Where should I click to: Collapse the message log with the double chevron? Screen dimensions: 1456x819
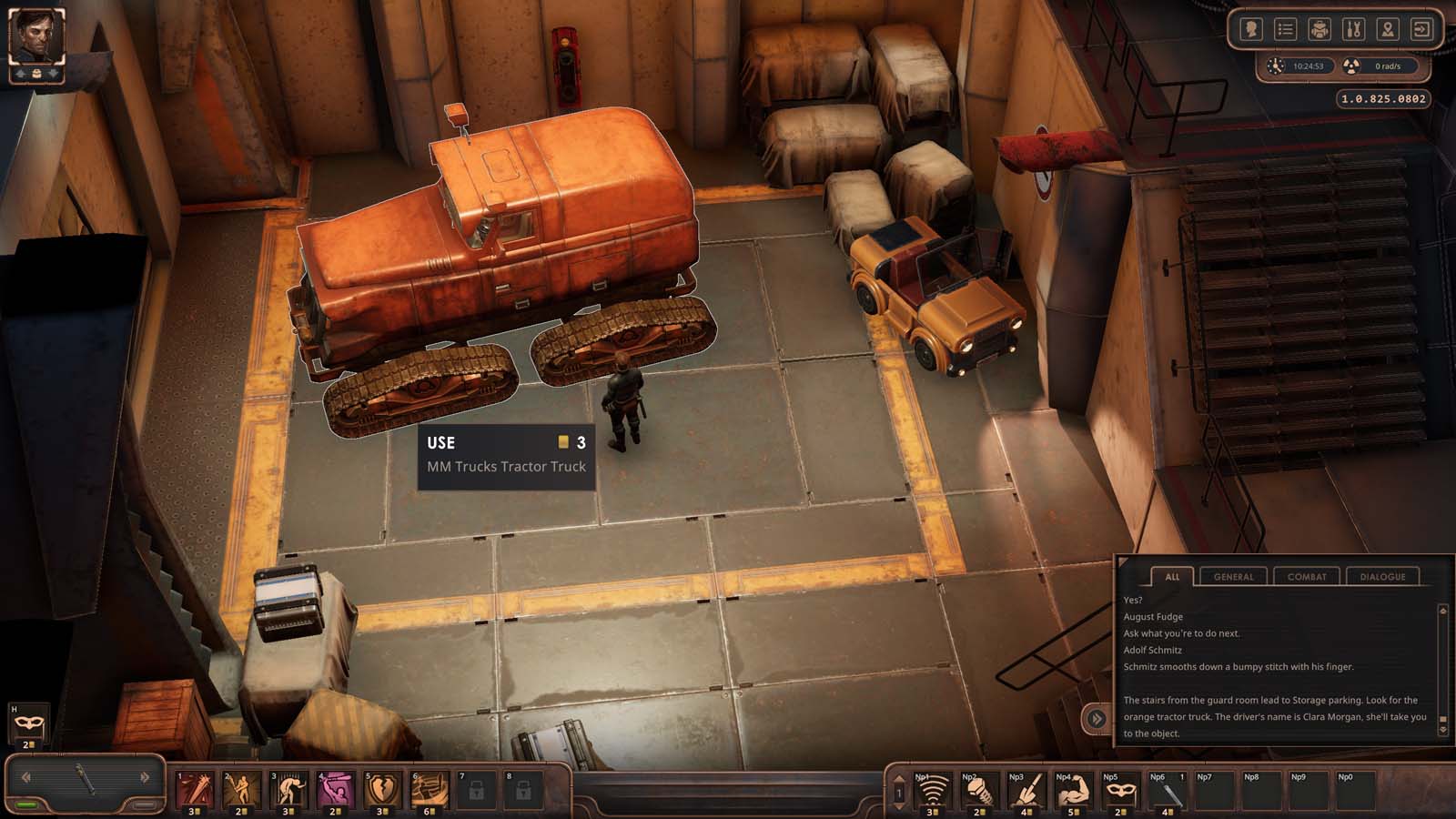click(x=1097, y=718)
